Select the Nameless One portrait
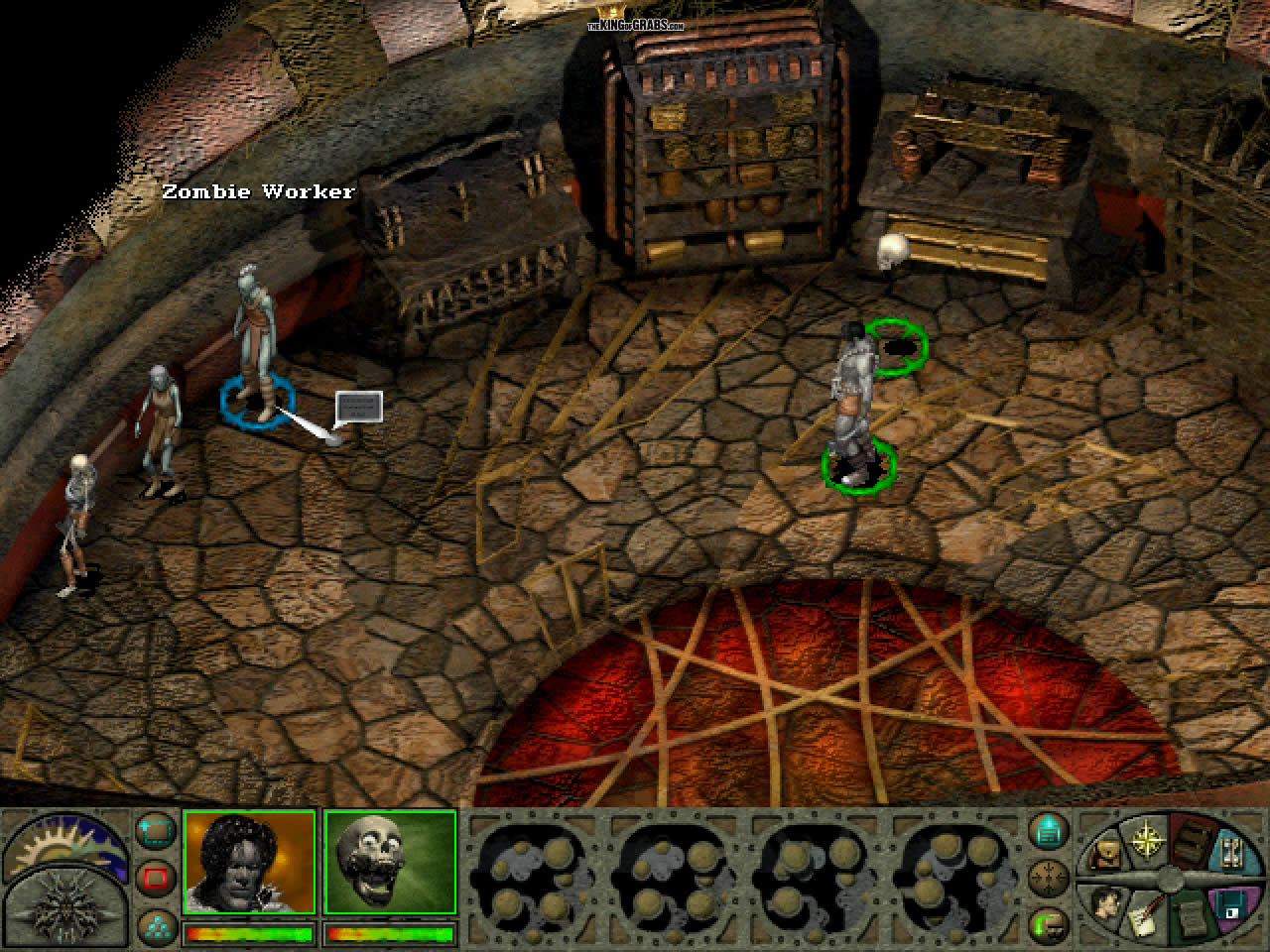The image size is (1270, 952). (x=249, y=862)
